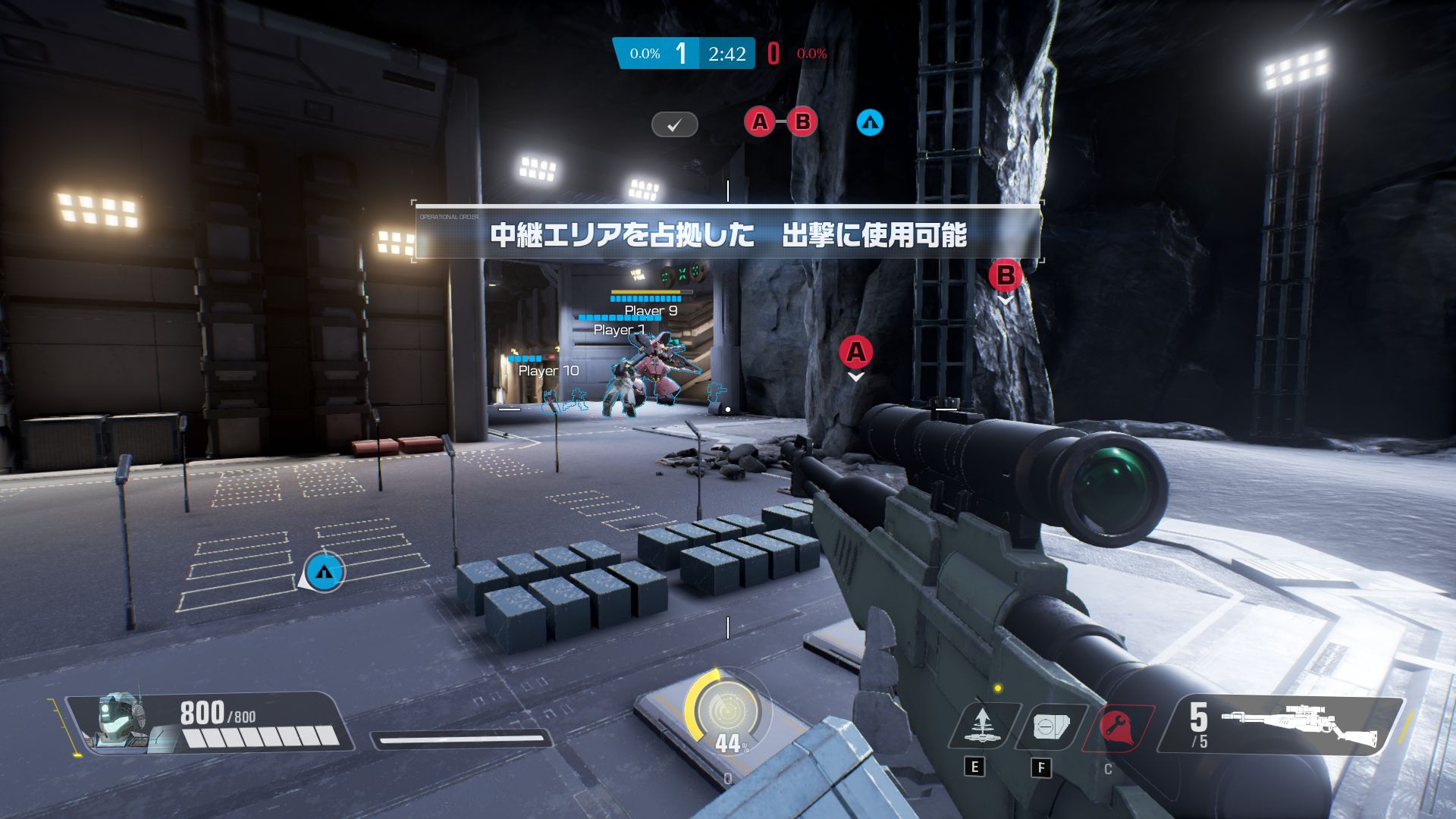
Task: Click the grey checkmark pill indicator
Action: tap(674, 124)
